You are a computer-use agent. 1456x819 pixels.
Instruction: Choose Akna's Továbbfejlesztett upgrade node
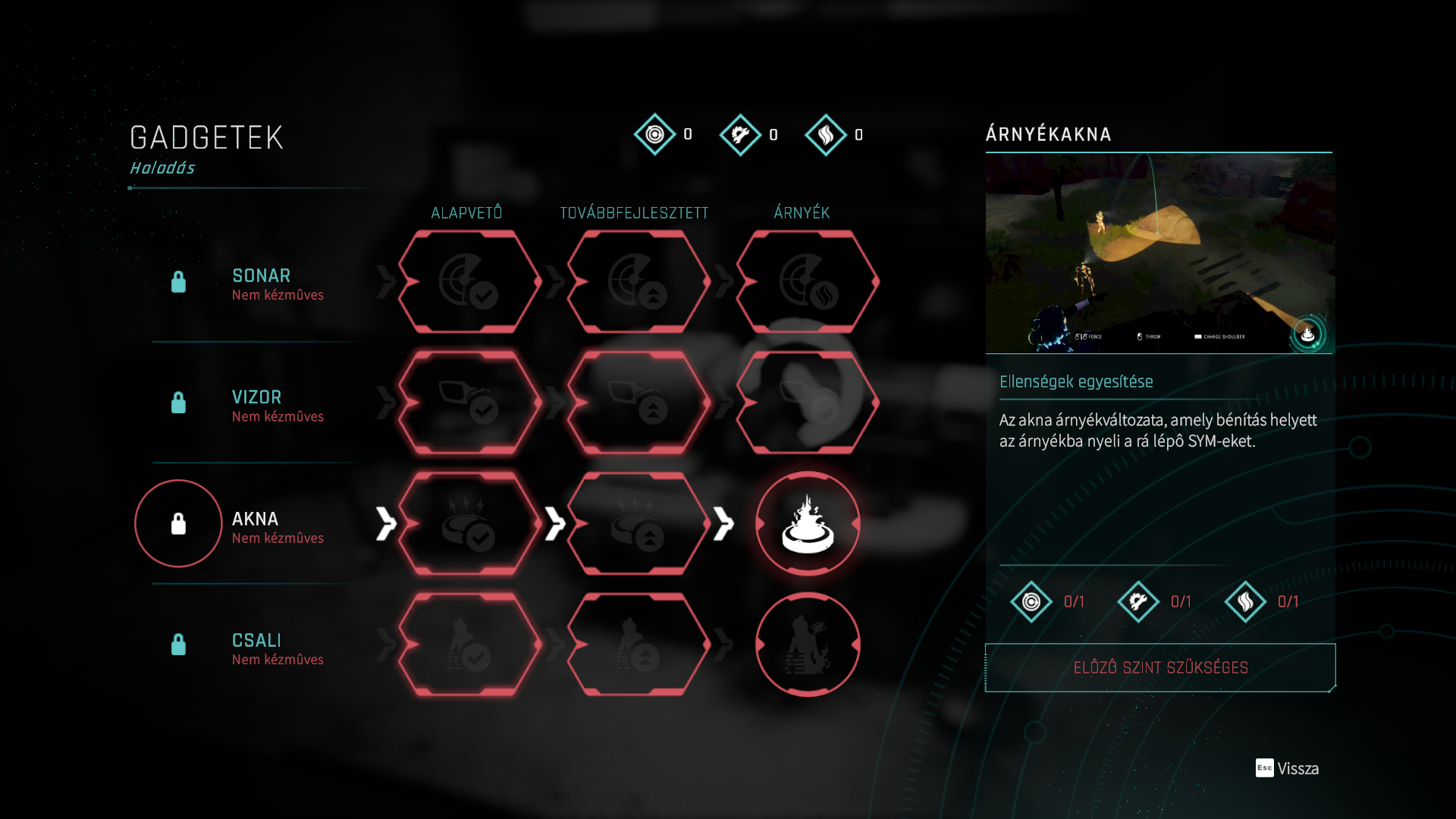tap(638, 523)
